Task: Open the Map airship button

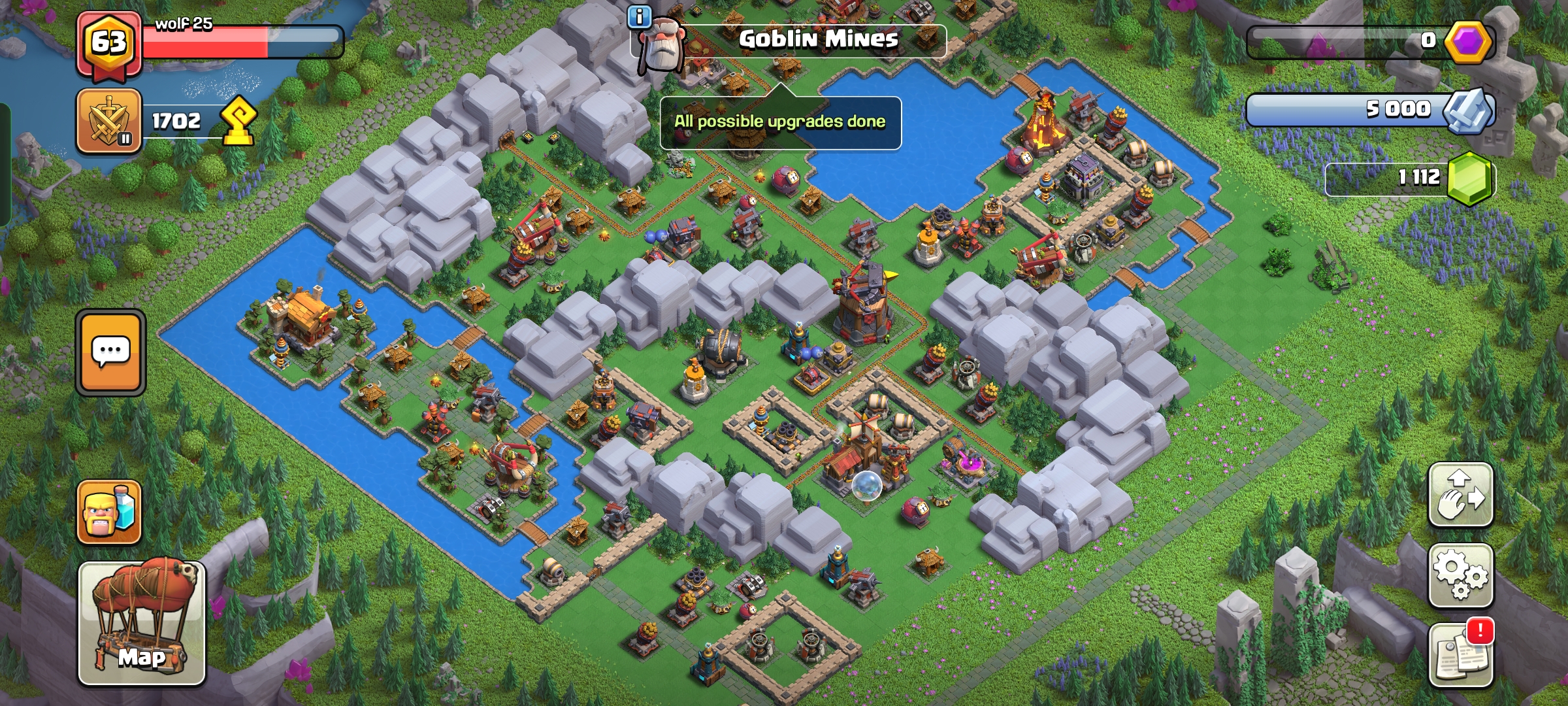Action: click(142, 623)
